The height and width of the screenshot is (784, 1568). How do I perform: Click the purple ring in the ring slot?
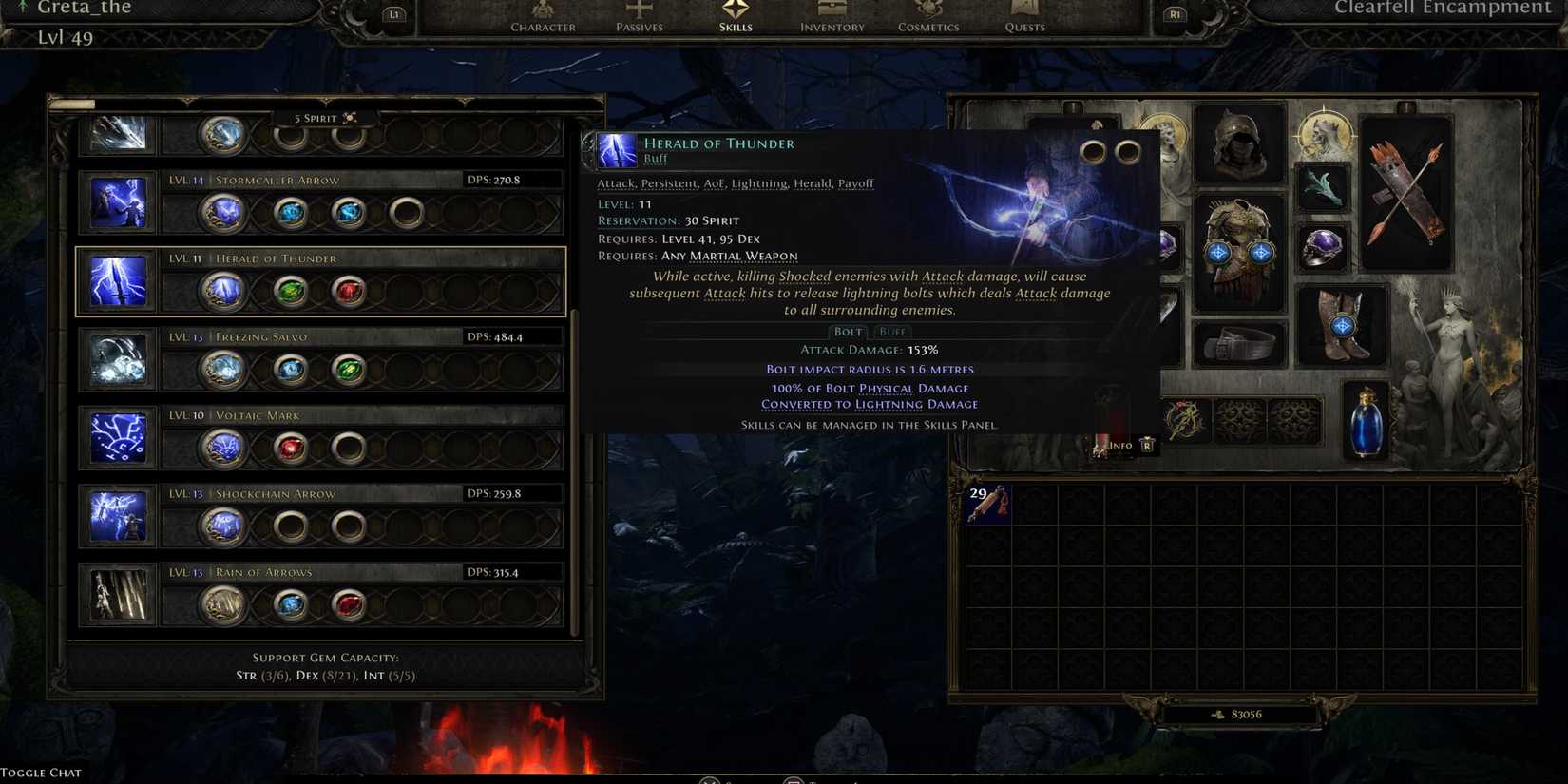(1321, 245)
